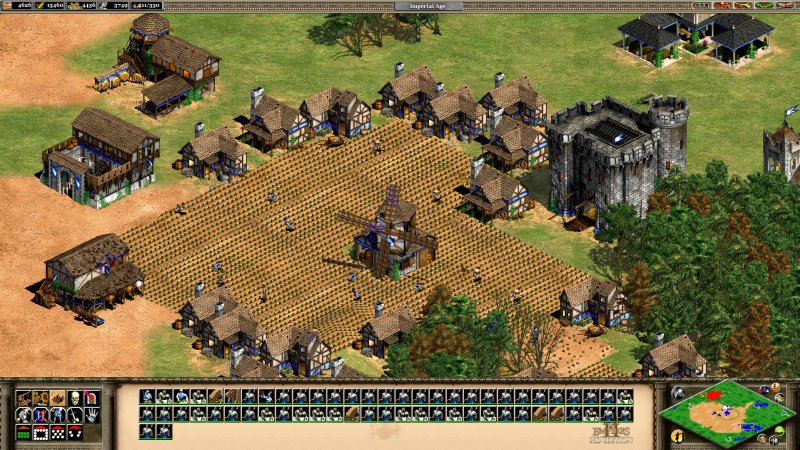
Task: Switch to the staggered formation
Action: pos(58,433)
